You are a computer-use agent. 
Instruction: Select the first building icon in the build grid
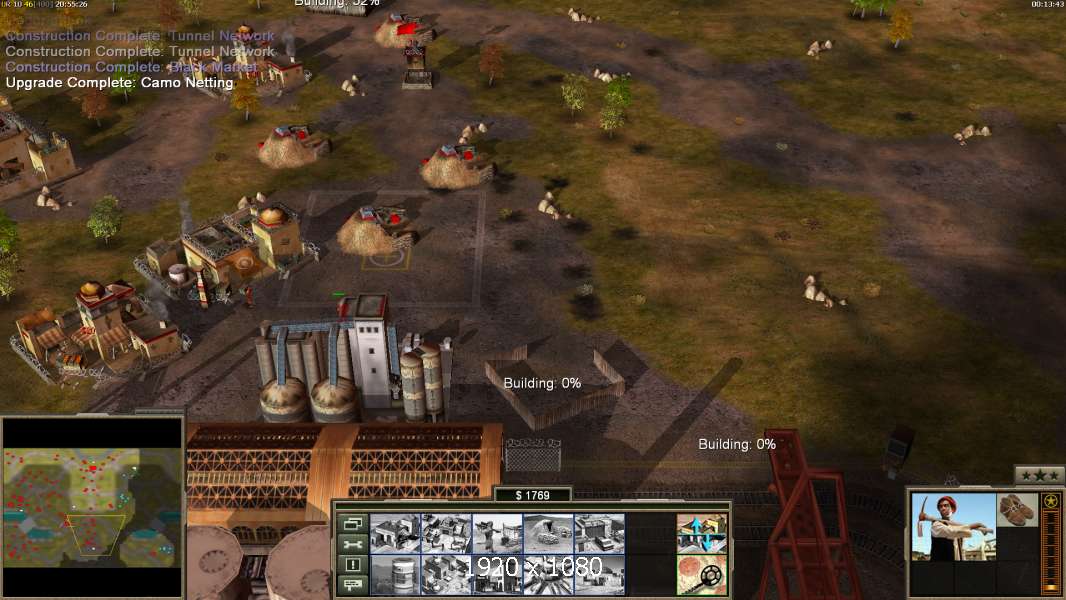tap(395, 533)
